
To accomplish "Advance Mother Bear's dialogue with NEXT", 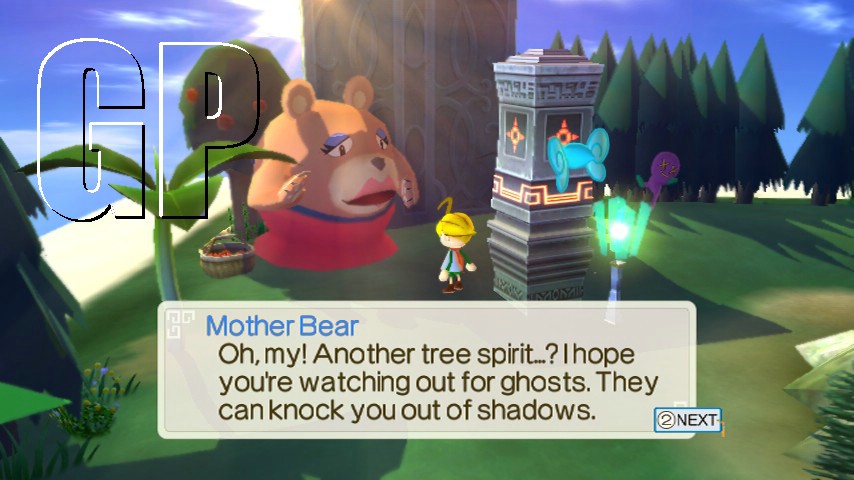I will tap(687, 420).
